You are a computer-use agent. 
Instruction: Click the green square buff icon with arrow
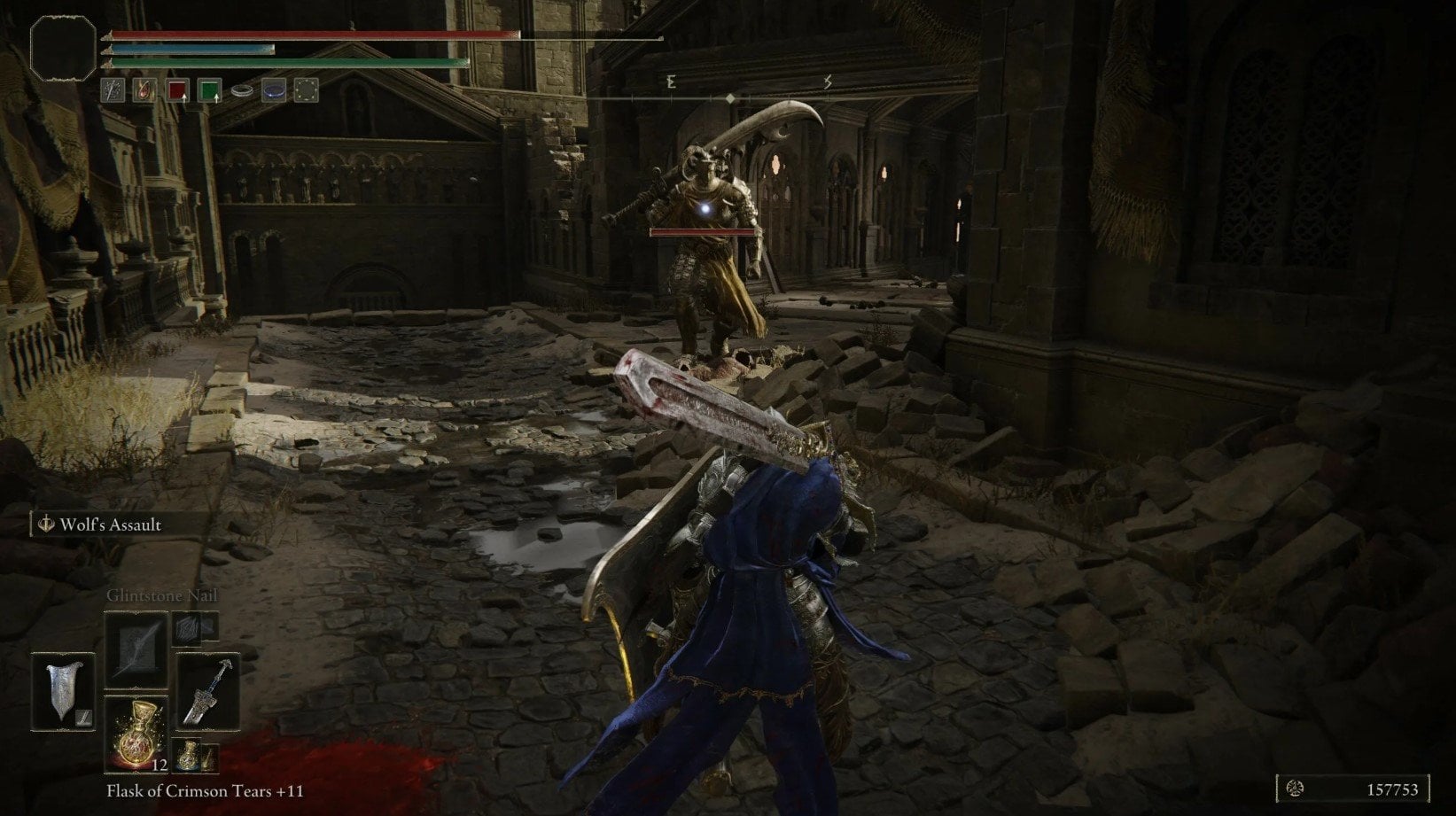pos(209,90)
